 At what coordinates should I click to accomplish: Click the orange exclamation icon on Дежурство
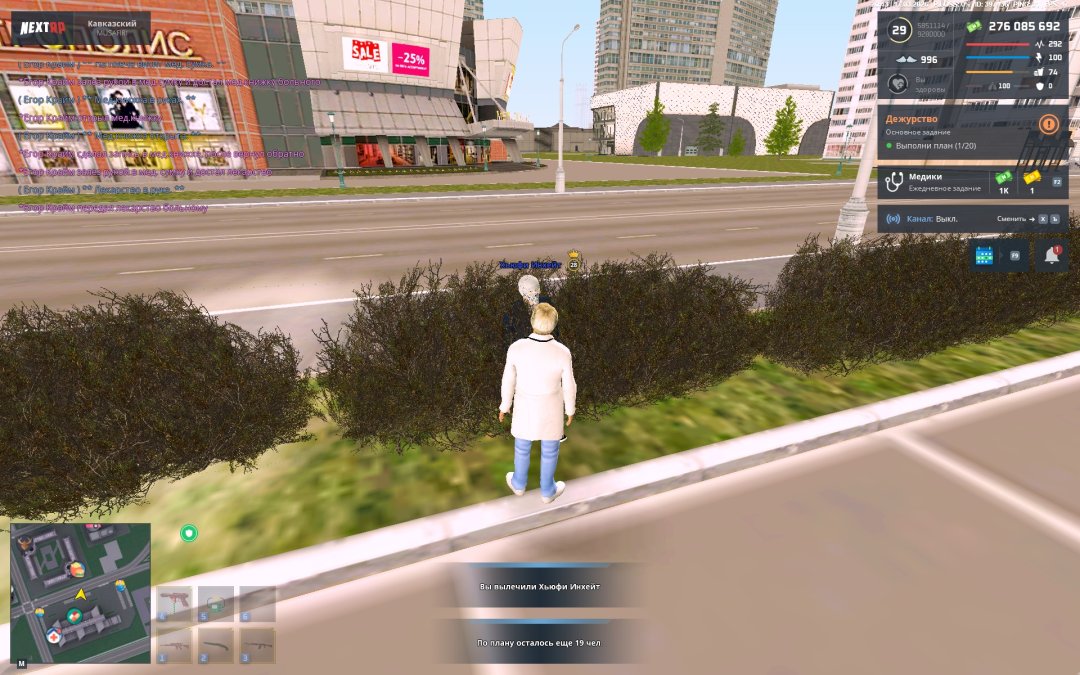[x=1048, y=124]
